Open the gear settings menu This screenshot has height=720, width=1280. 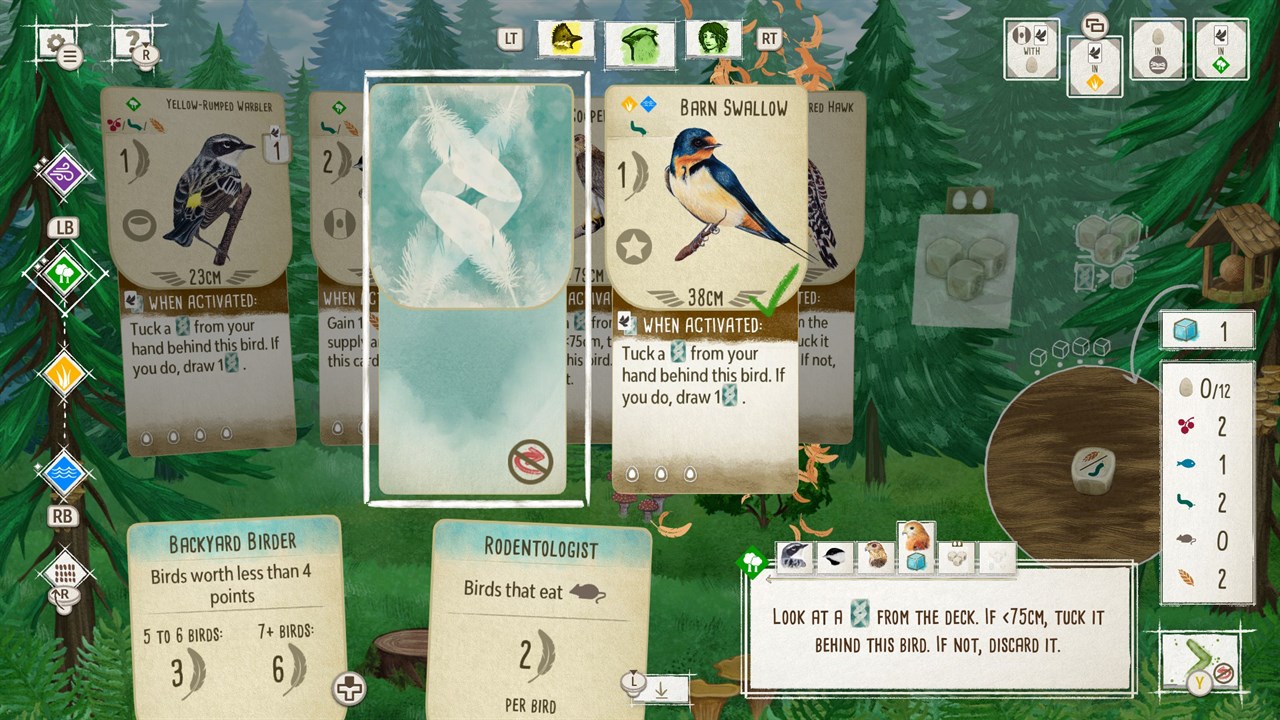pyautogui.click(x=55, y=43)
